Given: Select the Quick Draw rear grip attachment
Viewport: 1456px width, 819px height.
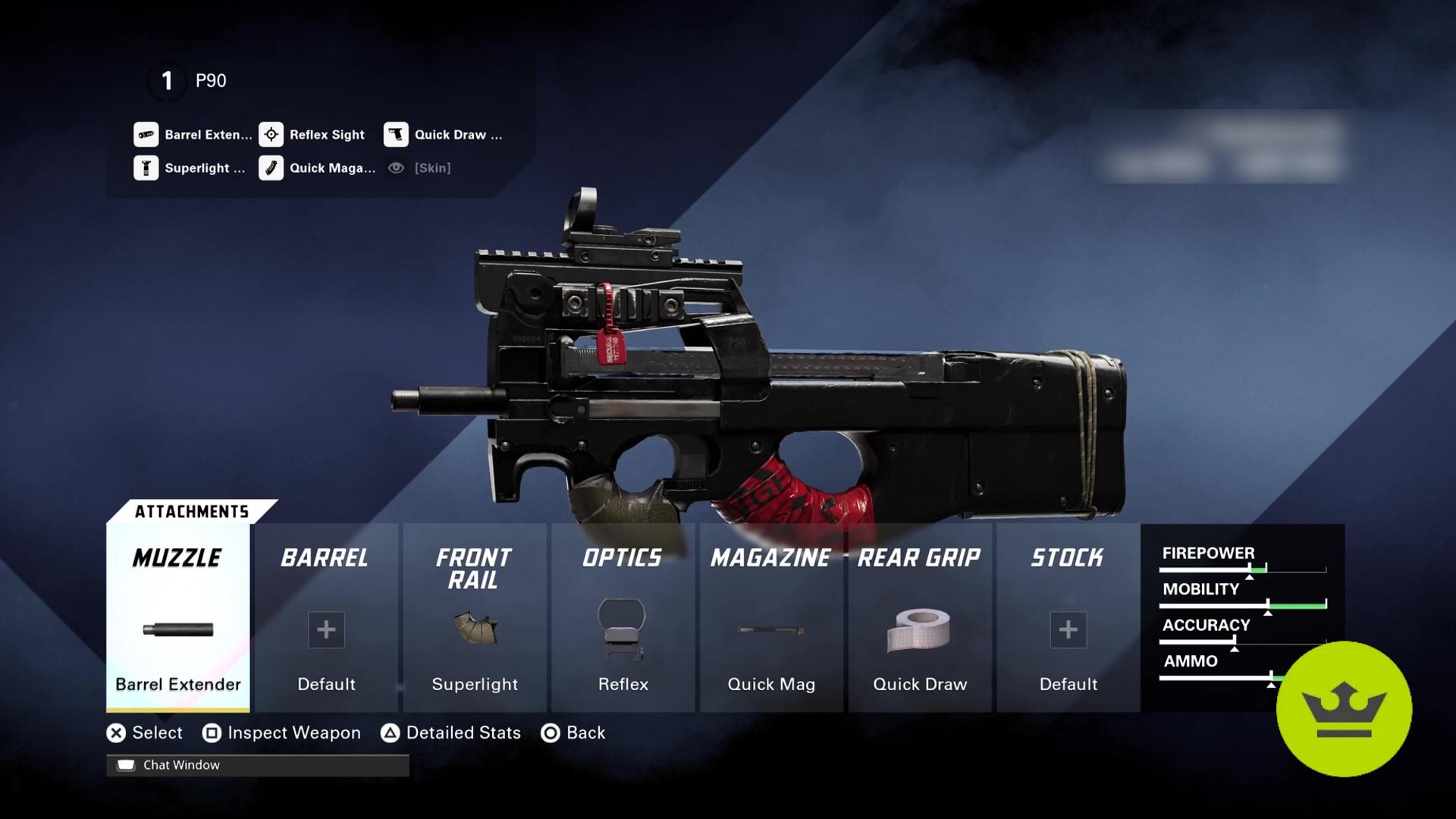Looking at the screenshot, I should coord(919,637).
